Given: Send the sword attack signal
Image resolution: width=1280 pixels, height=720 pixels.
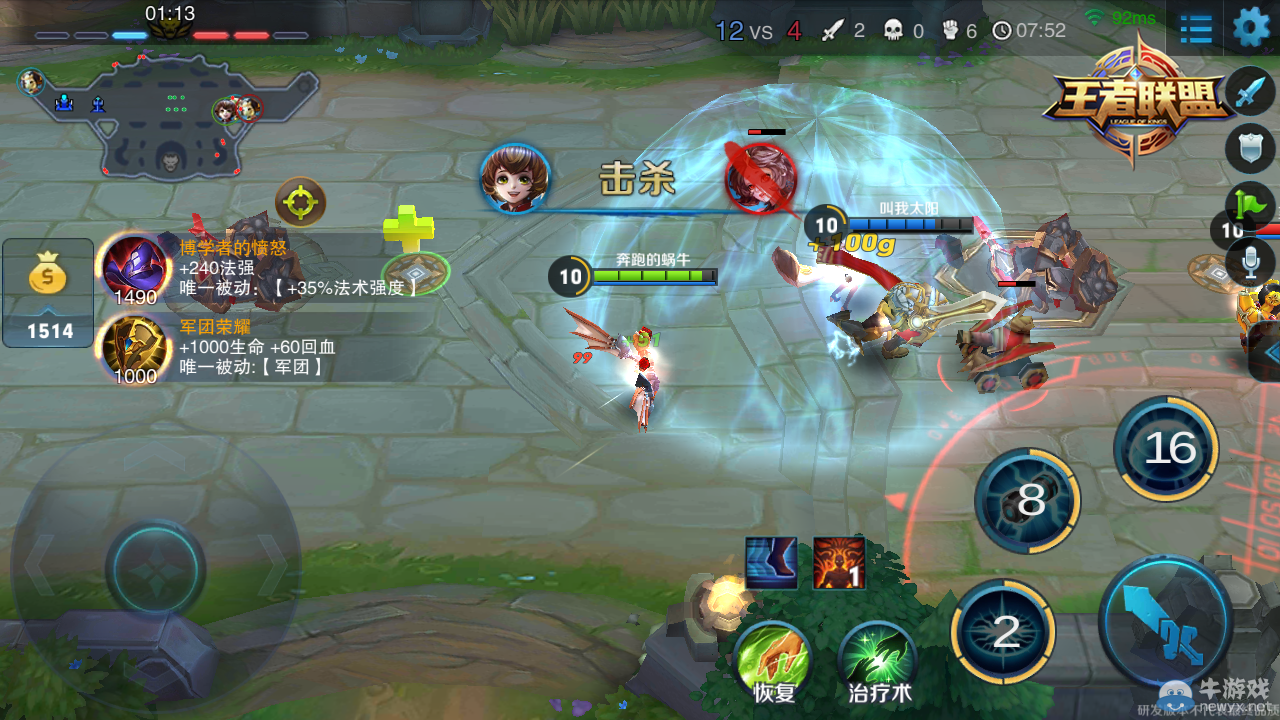Looking at the screenshot, I should coord(1250,94).
